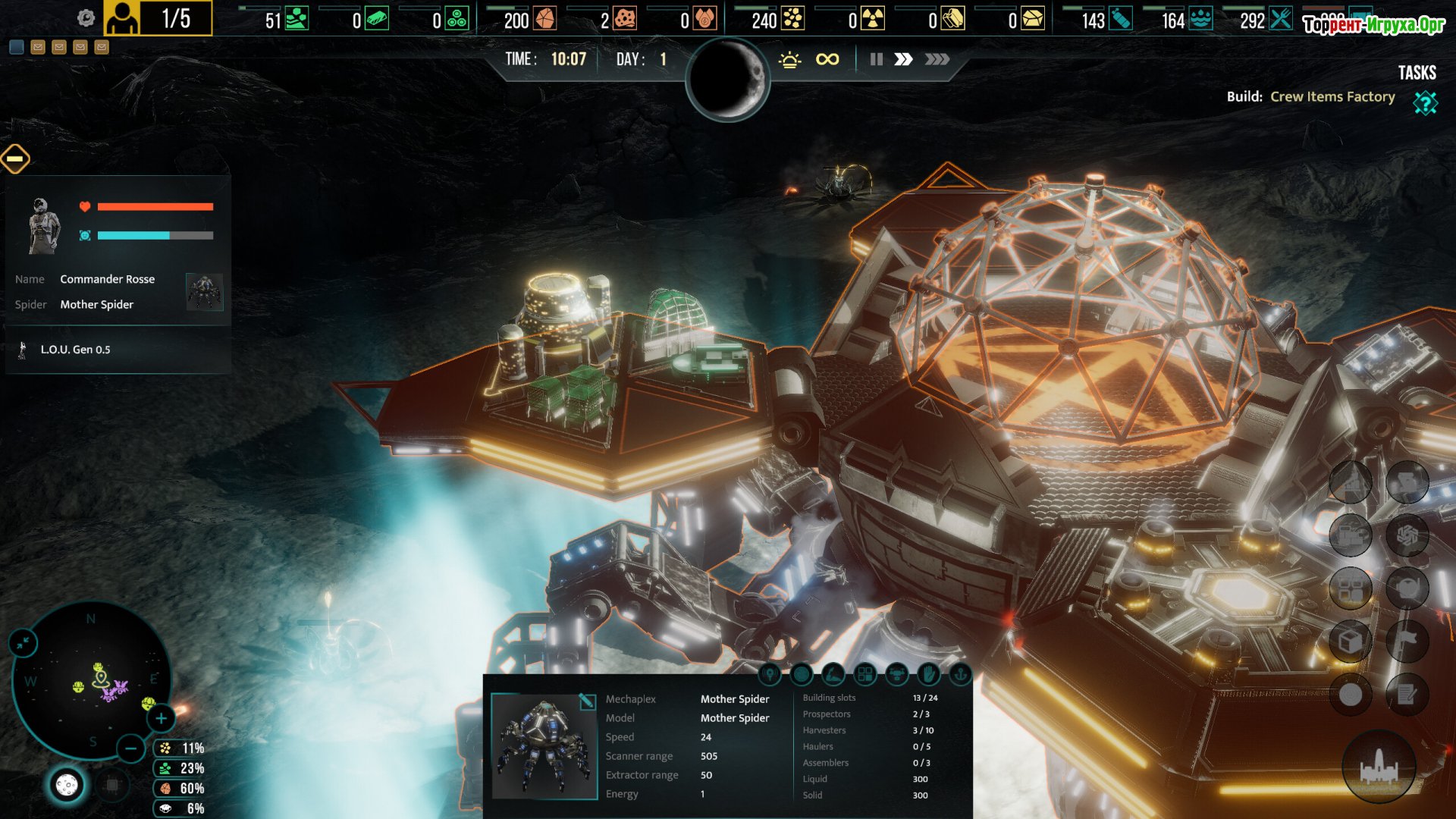Screen dimensions: 1456x819
Task: Click the hand stop icon
Action: point(928,673)
